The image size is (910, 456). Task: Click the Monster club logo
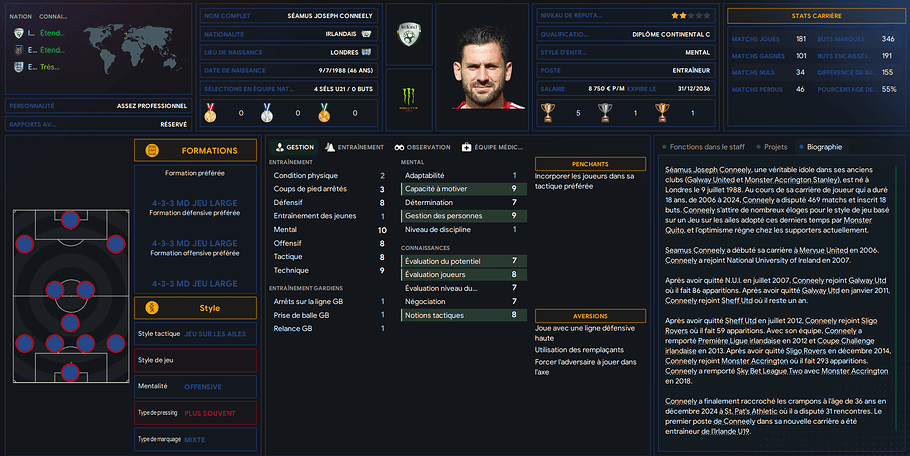[x=408, y=97]
